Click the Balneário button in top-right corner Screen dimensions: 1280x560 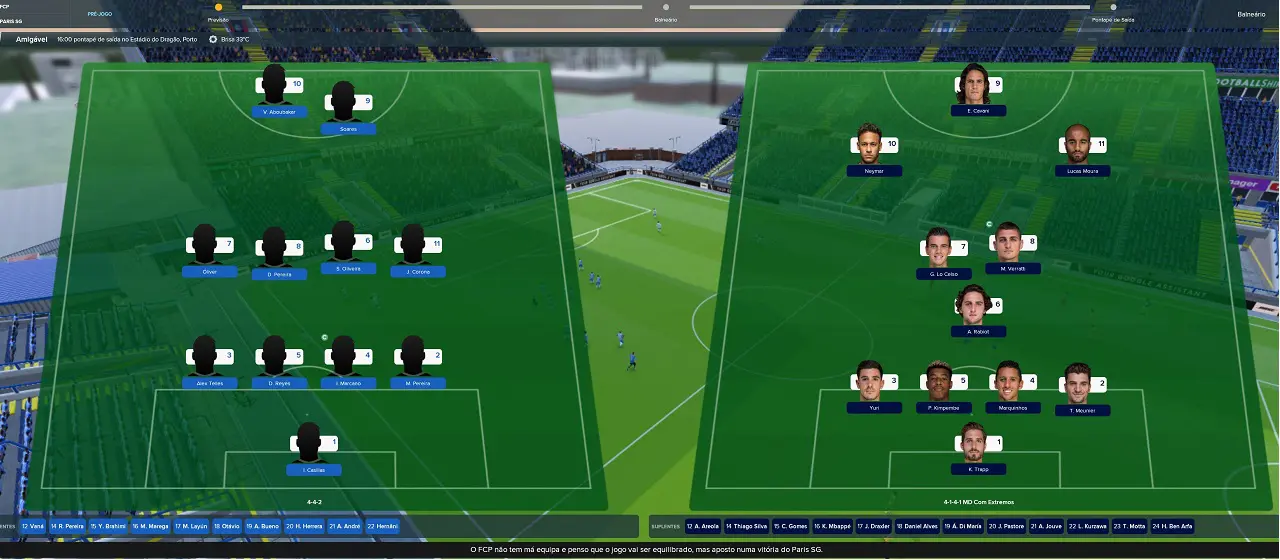pyautogui.click(x=1250, y=14)
